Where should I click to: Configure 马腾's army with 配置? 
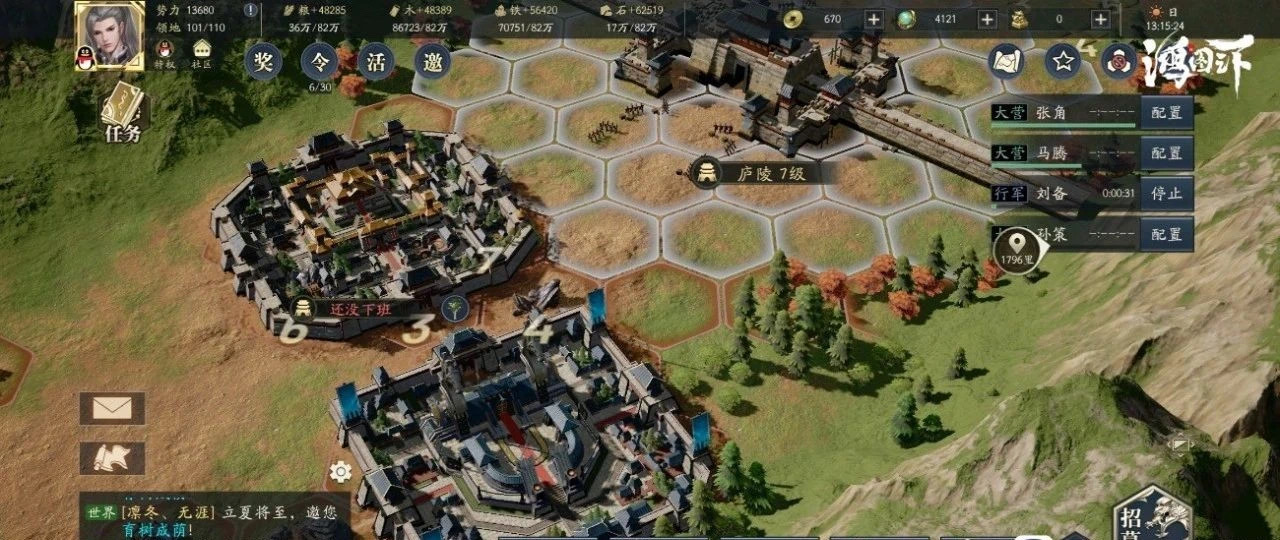tap(1166, 153)
